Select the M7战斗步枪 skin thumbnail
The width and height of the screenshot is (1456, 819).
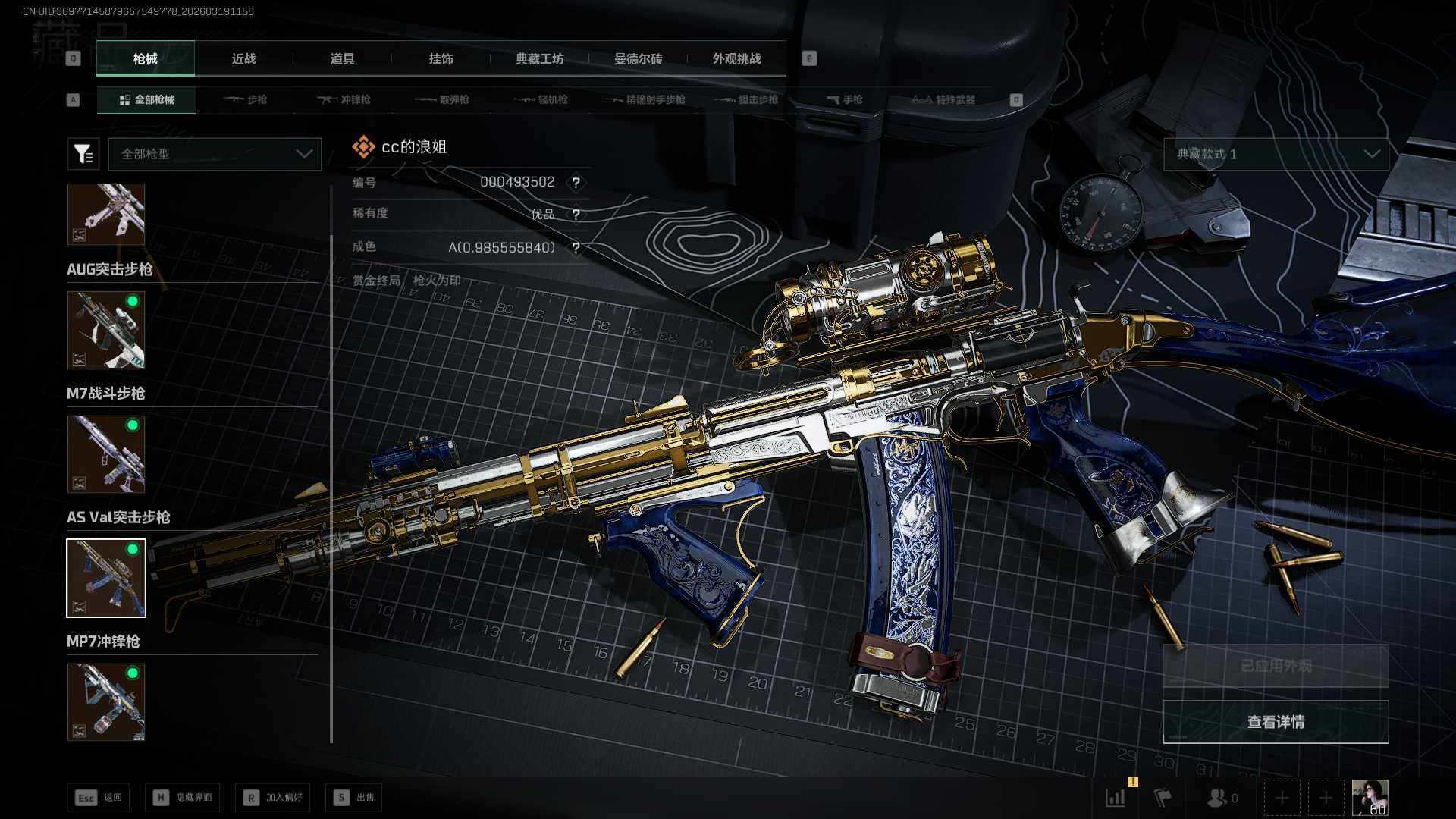pos(106,453)
